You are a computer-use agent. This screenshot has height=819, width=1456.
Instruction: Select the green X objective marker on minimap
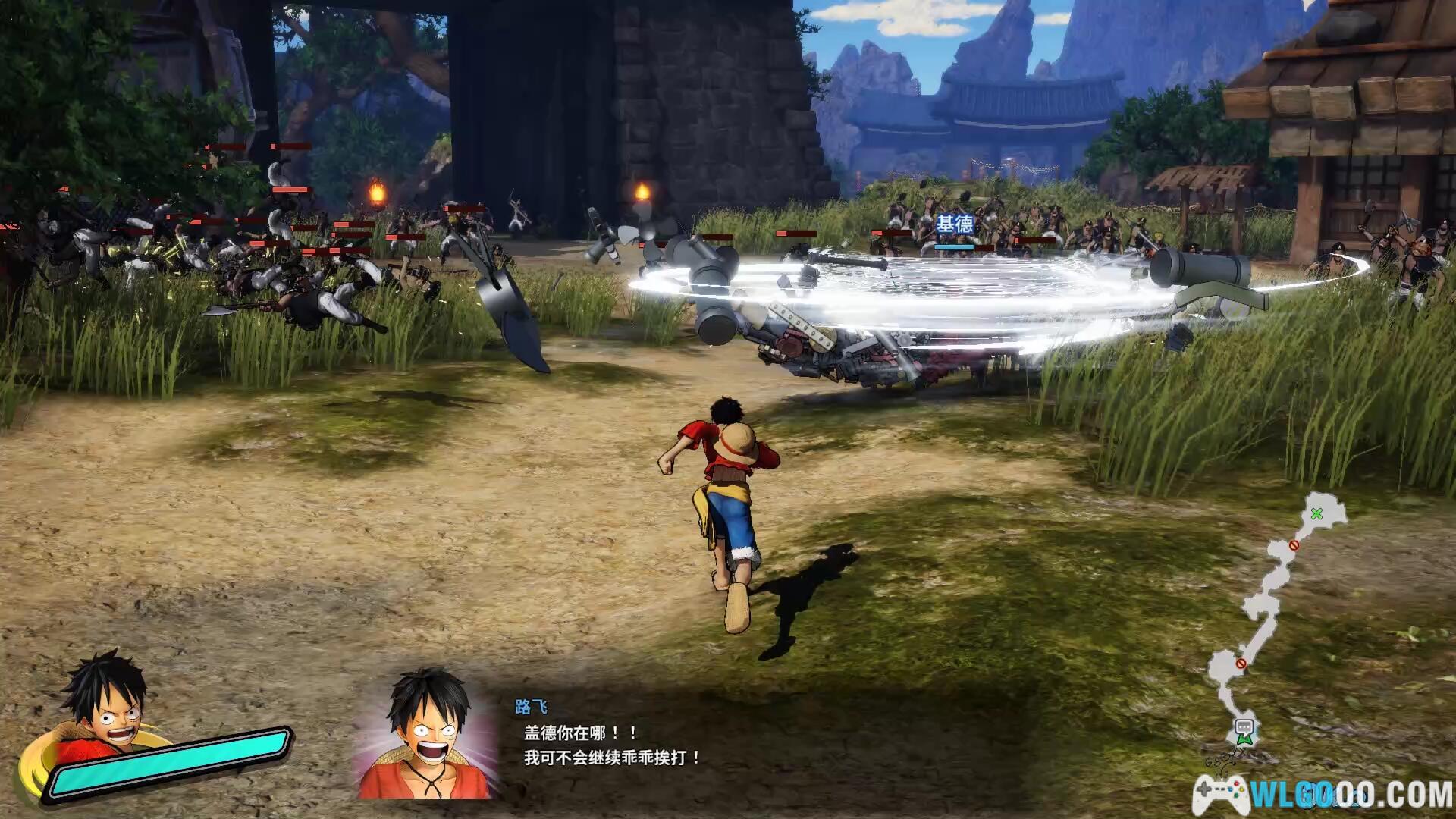pyautogui.click(x=1317, y=514)
